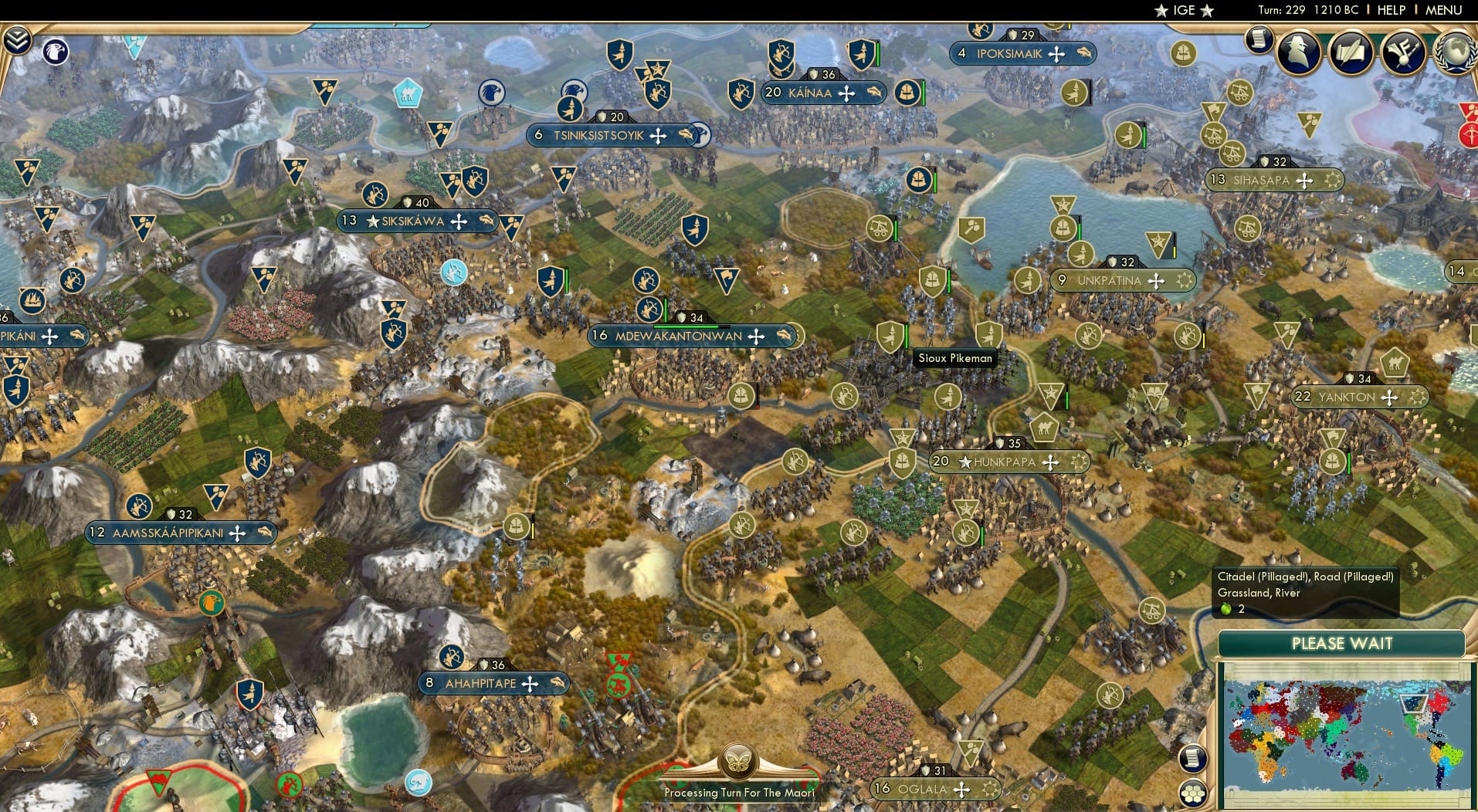Open the Espionage overview spy icon

[1298, 52]
